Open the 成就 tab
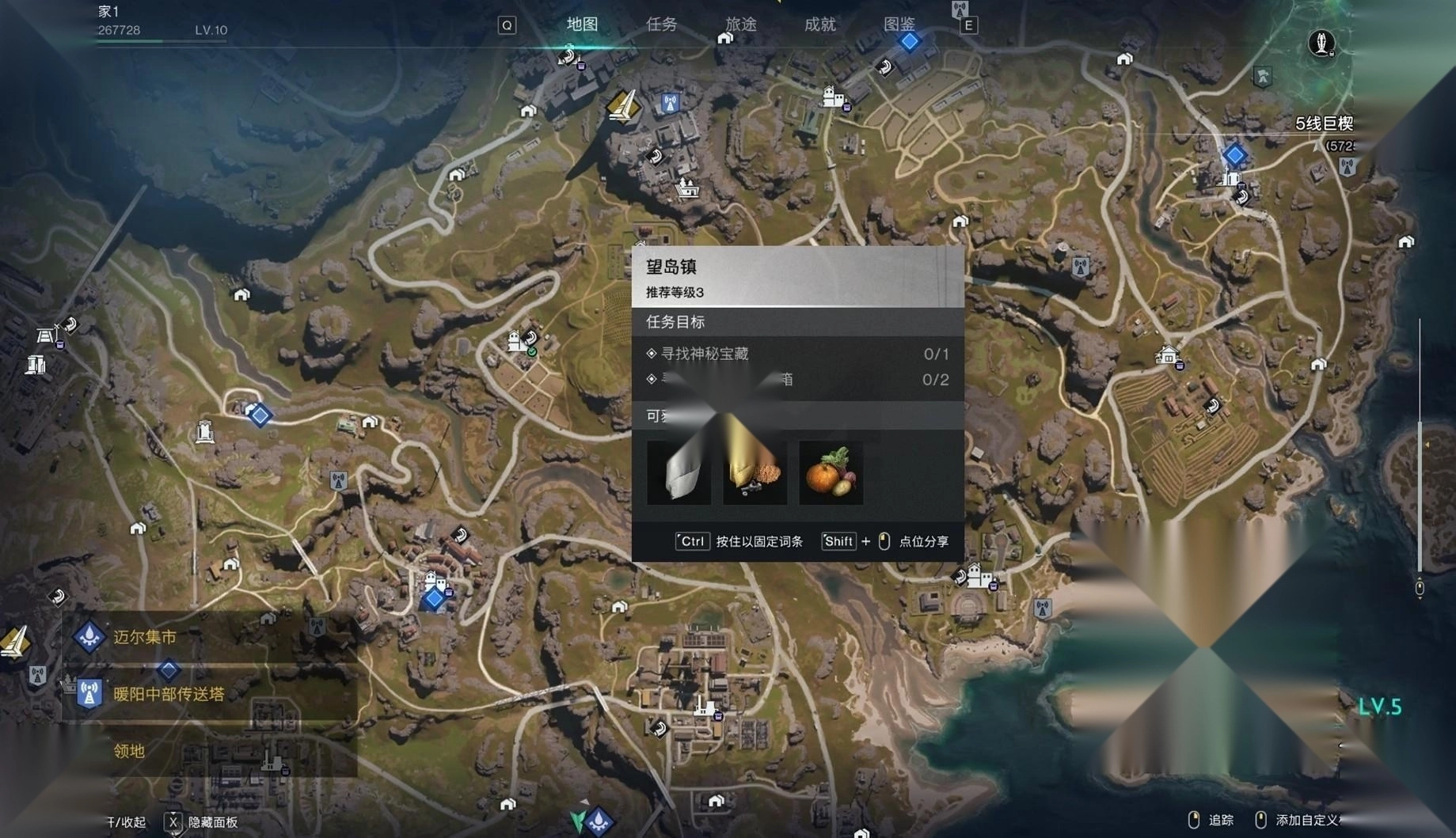This screenshot has width=1456, height=838. point(819,25)
